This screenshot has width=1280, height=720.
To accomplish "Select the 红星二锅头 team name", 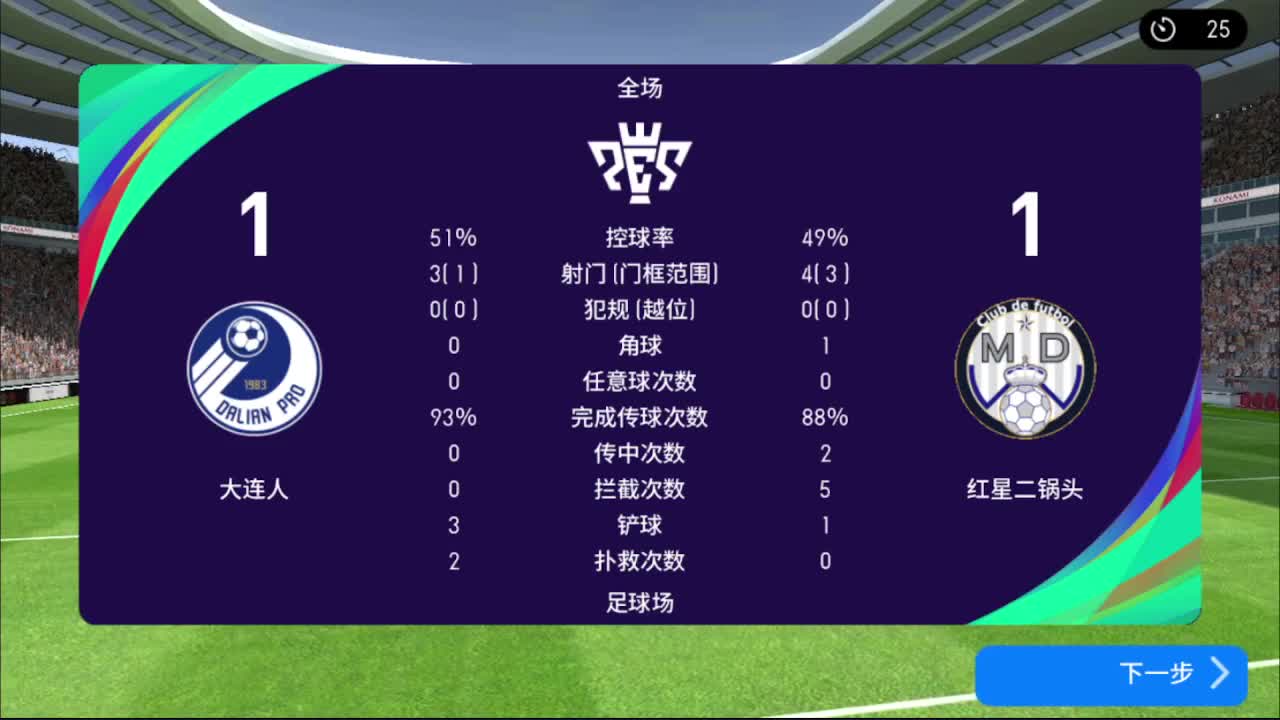I will coord(1024,491).
